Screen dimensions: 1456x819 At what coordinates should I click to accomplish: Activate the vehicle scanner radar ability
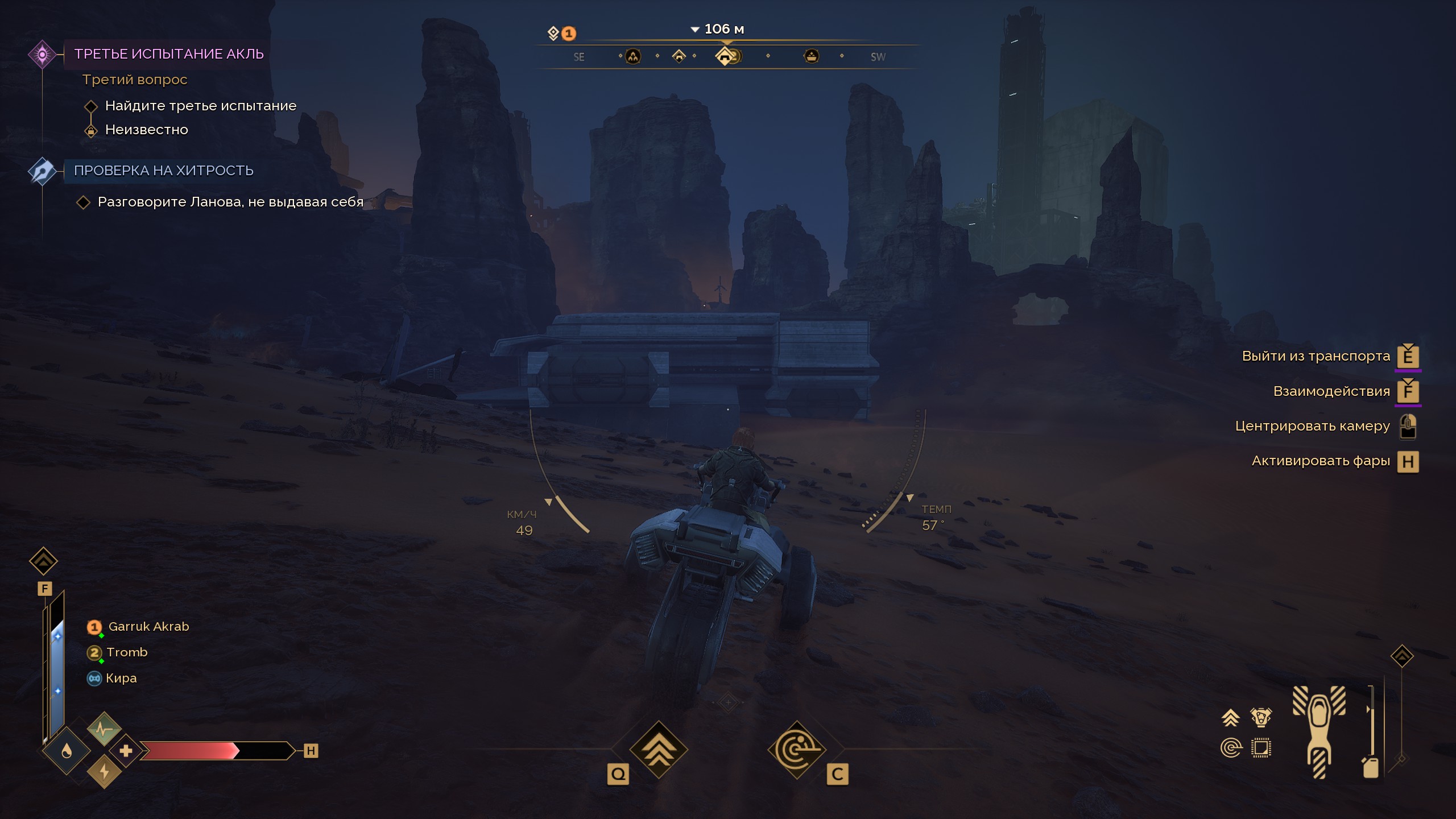(x=796, y=750)
